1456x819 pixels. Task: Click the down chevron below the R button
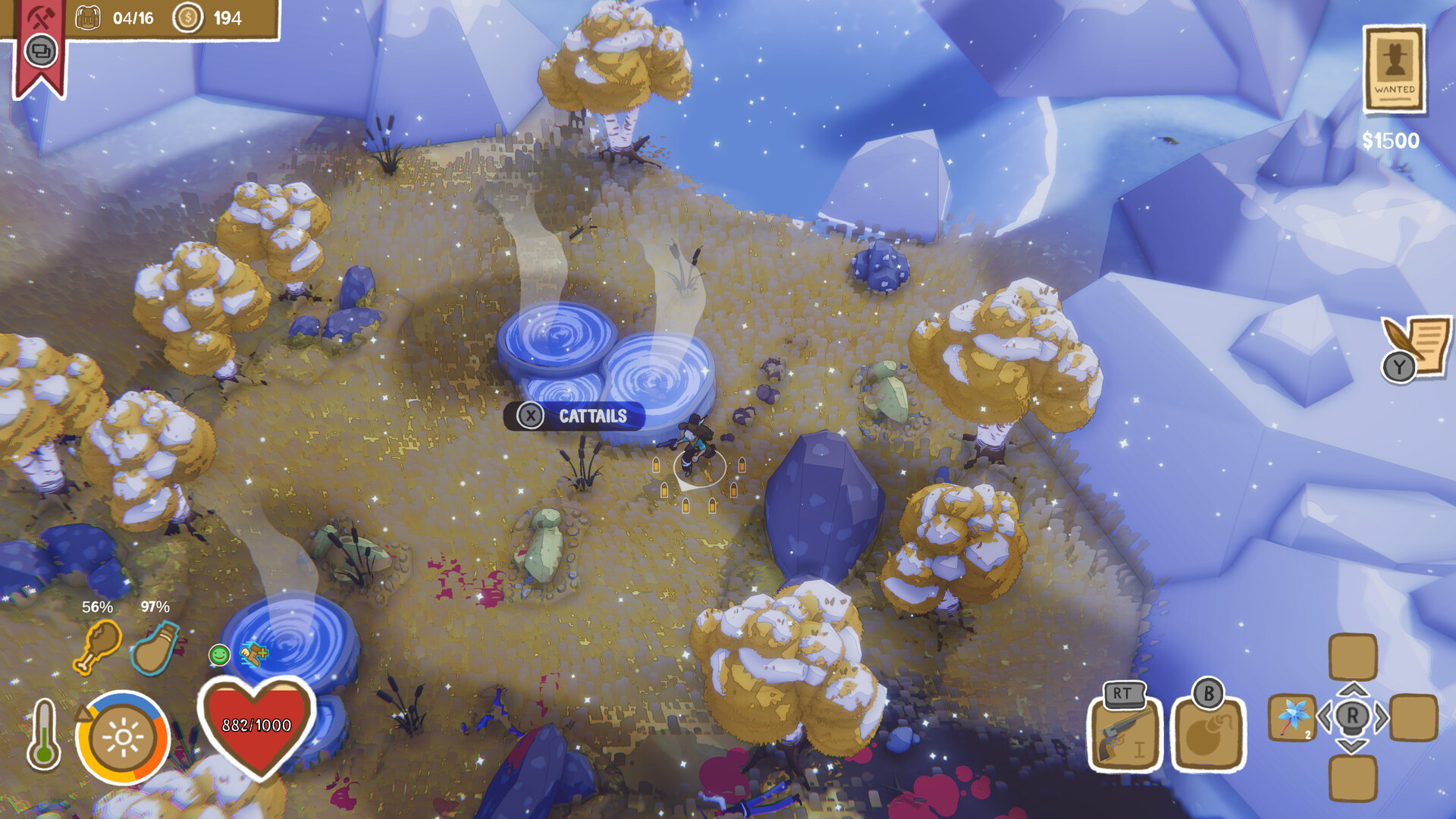pos(1352,746)
